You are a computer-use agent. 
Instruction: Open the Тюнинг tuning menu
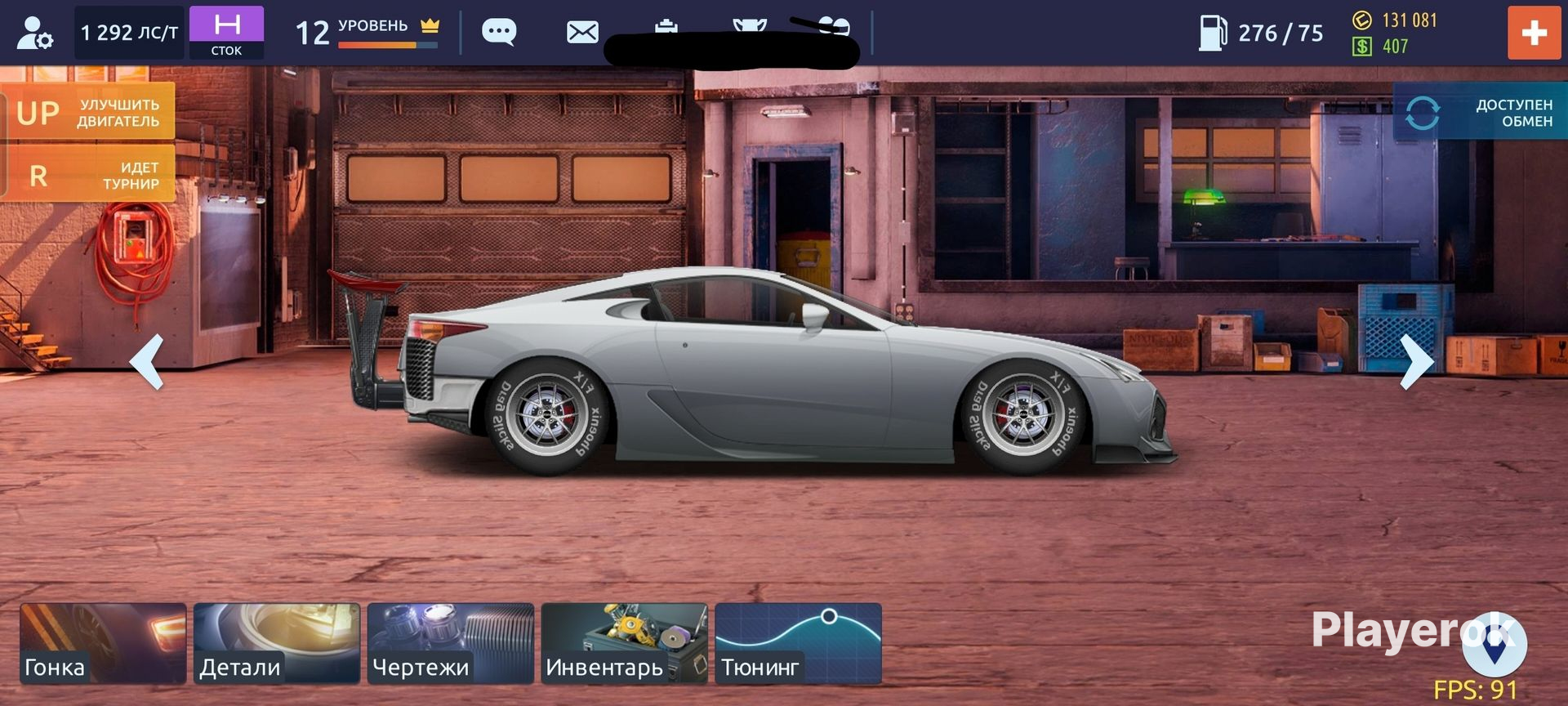click(798, 643)
